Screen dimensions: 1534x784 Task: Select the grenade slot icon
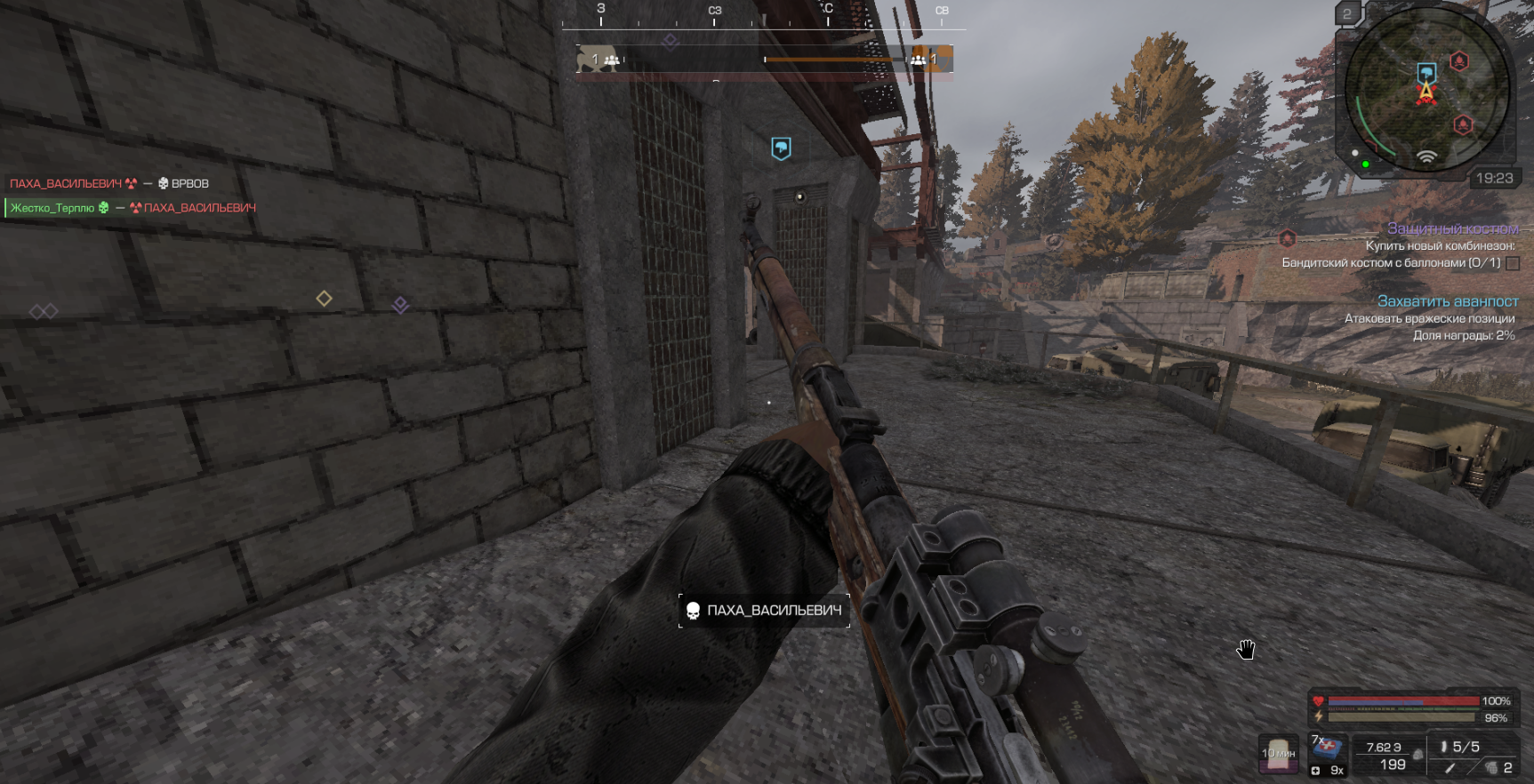[x=1491, y=767]
